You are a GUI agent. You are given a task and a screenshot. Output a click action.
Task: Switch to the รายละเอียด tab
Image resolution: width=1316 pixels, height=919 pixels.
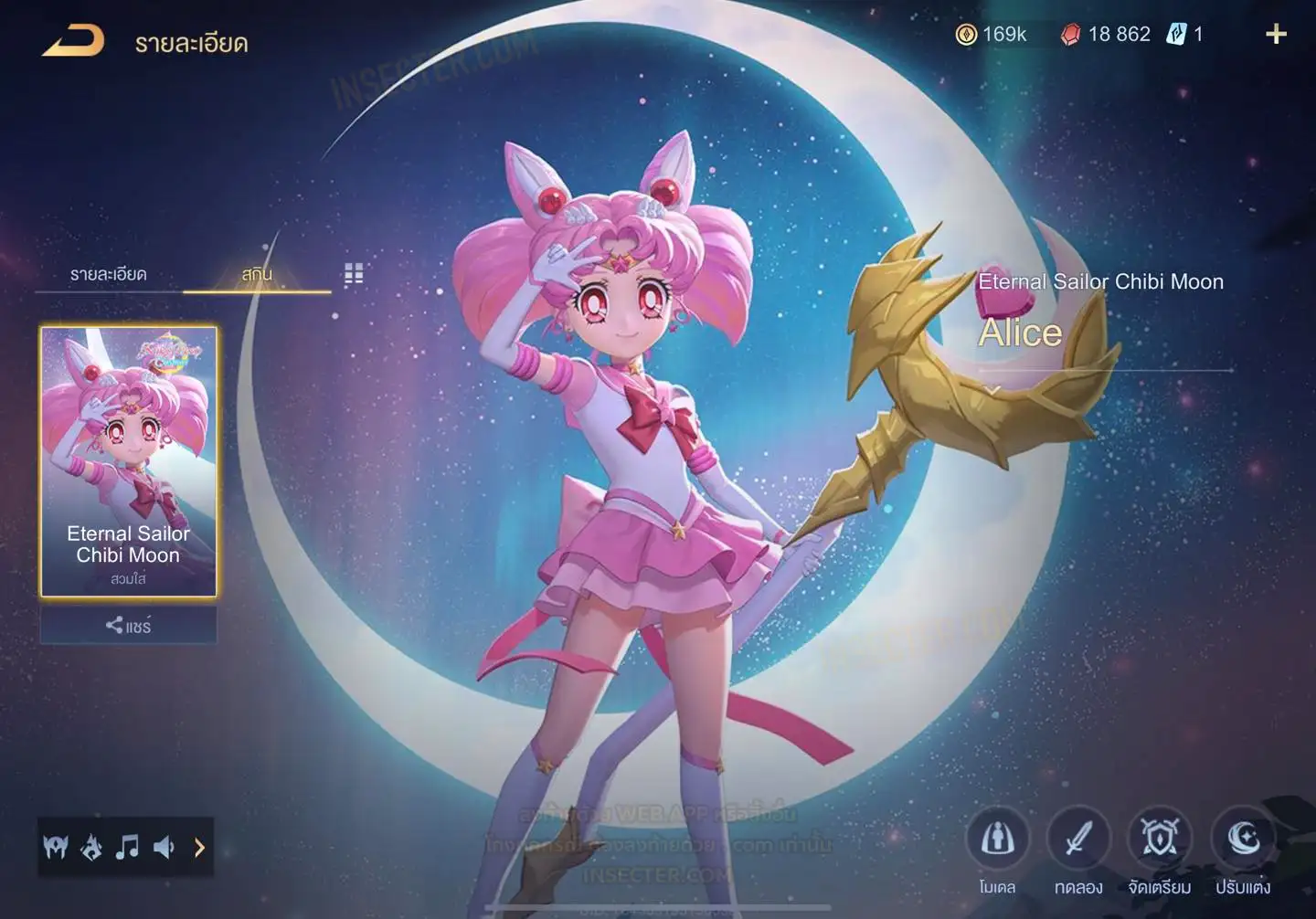(x=108, y=274)
